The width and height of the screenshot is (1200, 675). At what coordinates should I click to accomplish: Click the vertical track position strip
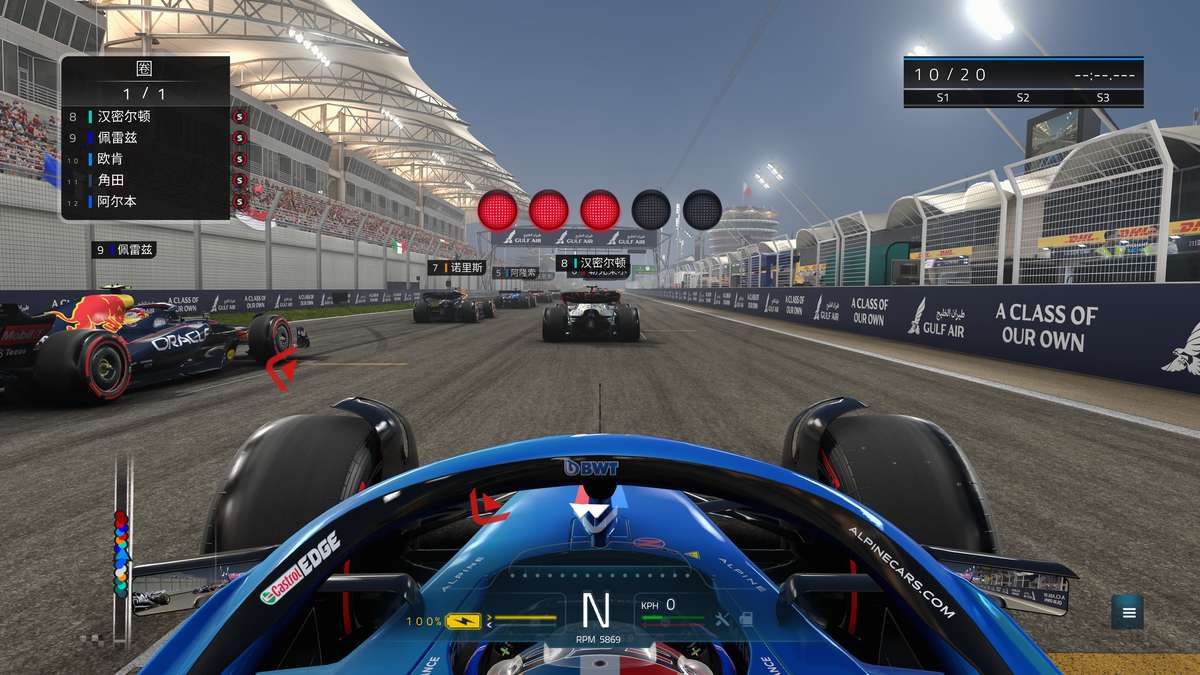tap(122, 550)
